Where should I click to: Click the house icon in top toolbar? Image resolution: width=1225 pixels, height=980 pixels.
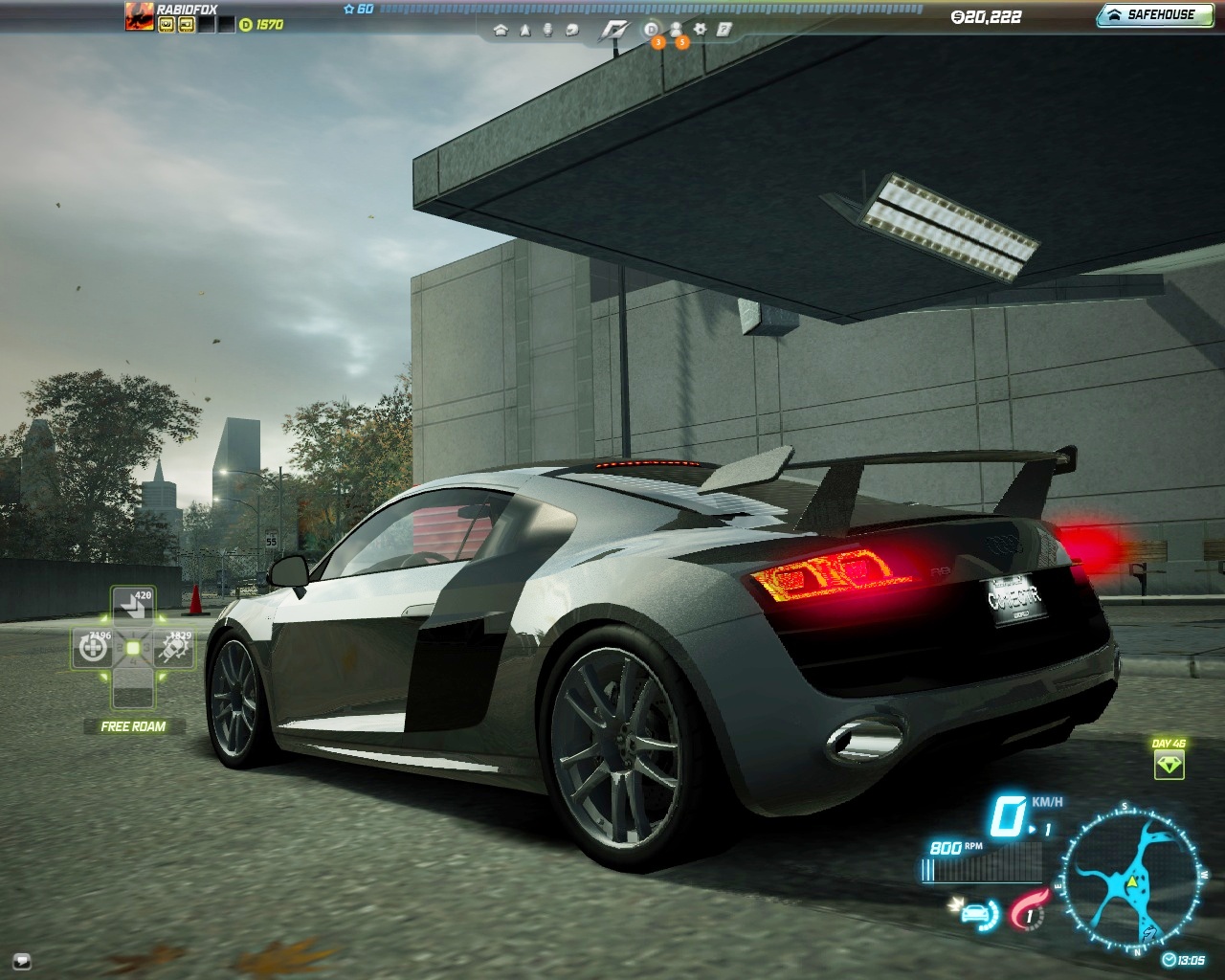pos(501,30)
